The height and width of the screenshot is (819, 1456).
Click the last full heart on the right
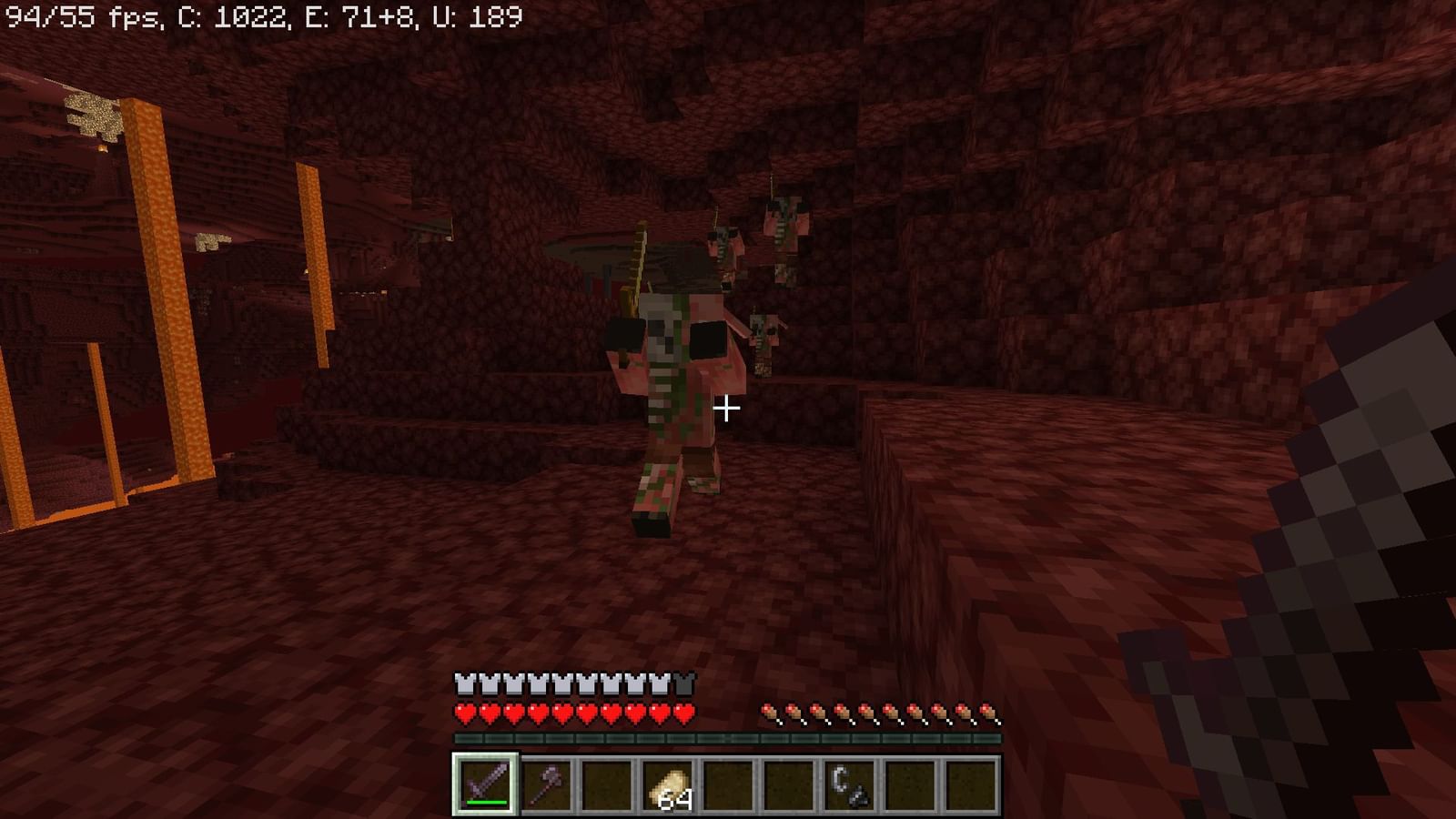pos(683,713)
